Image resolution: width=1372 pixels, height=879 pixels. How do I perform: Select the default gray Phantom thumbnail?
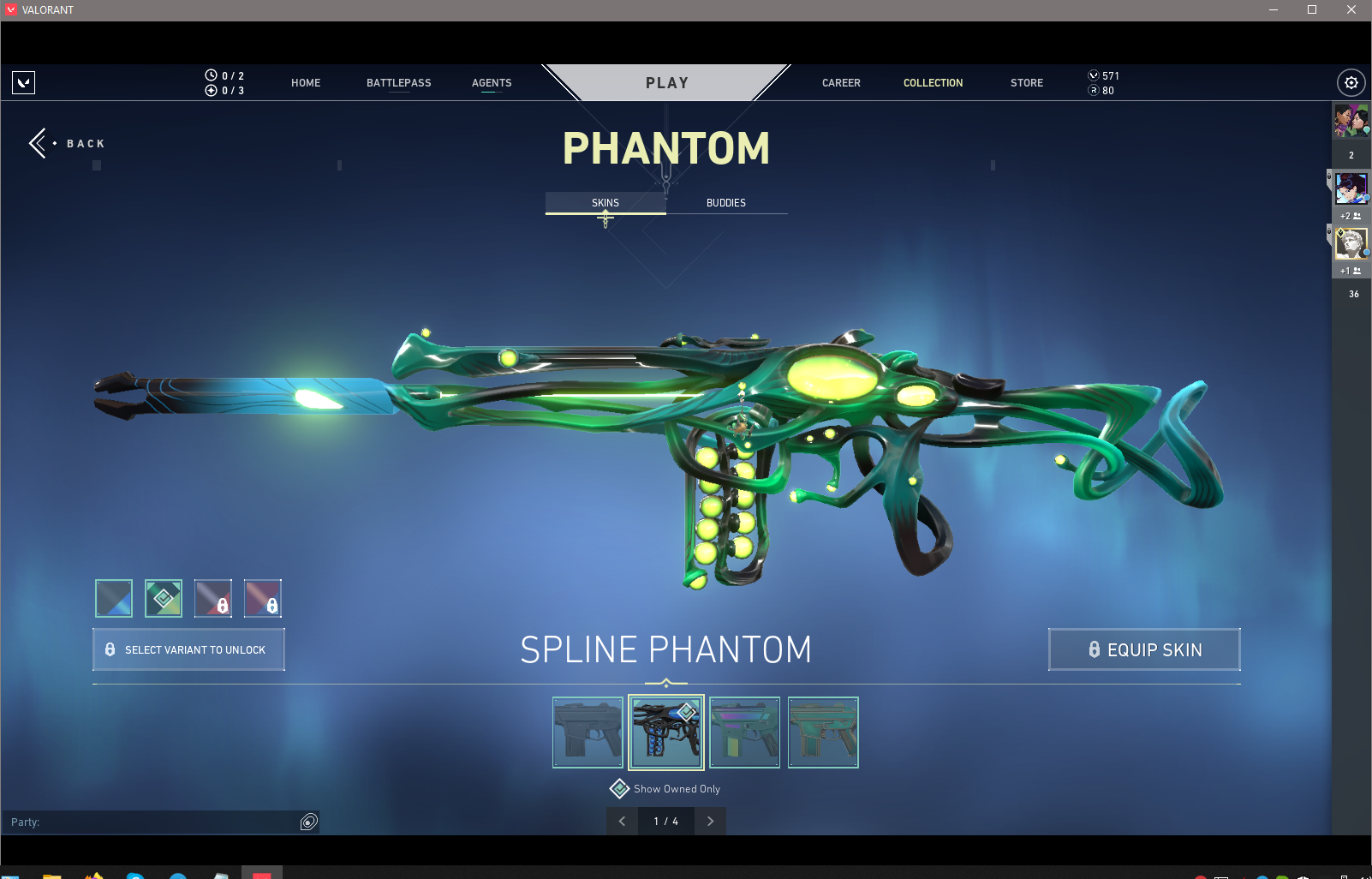pos(588,732)
